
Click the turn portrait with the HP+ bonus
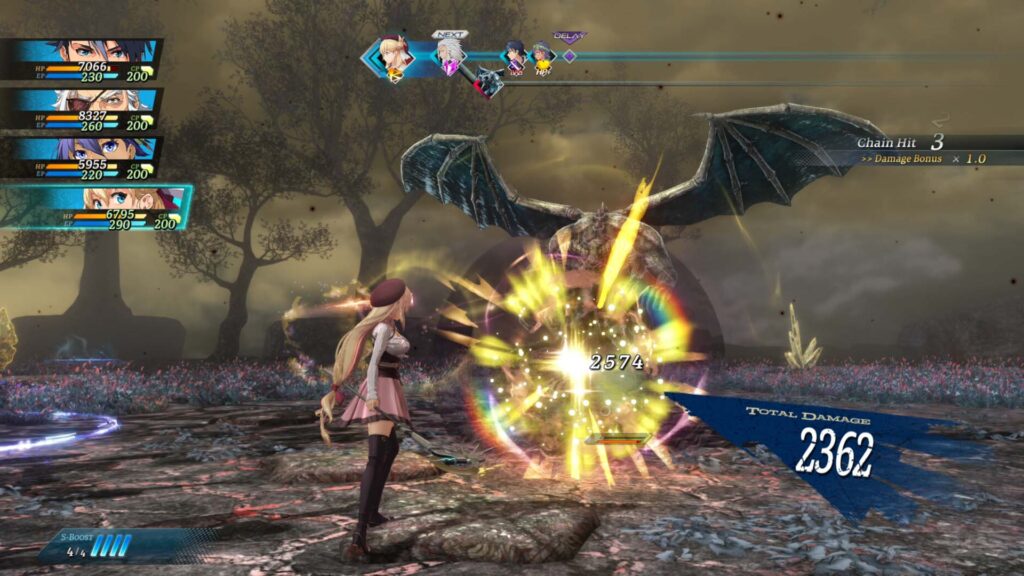[x=542, y=56]
